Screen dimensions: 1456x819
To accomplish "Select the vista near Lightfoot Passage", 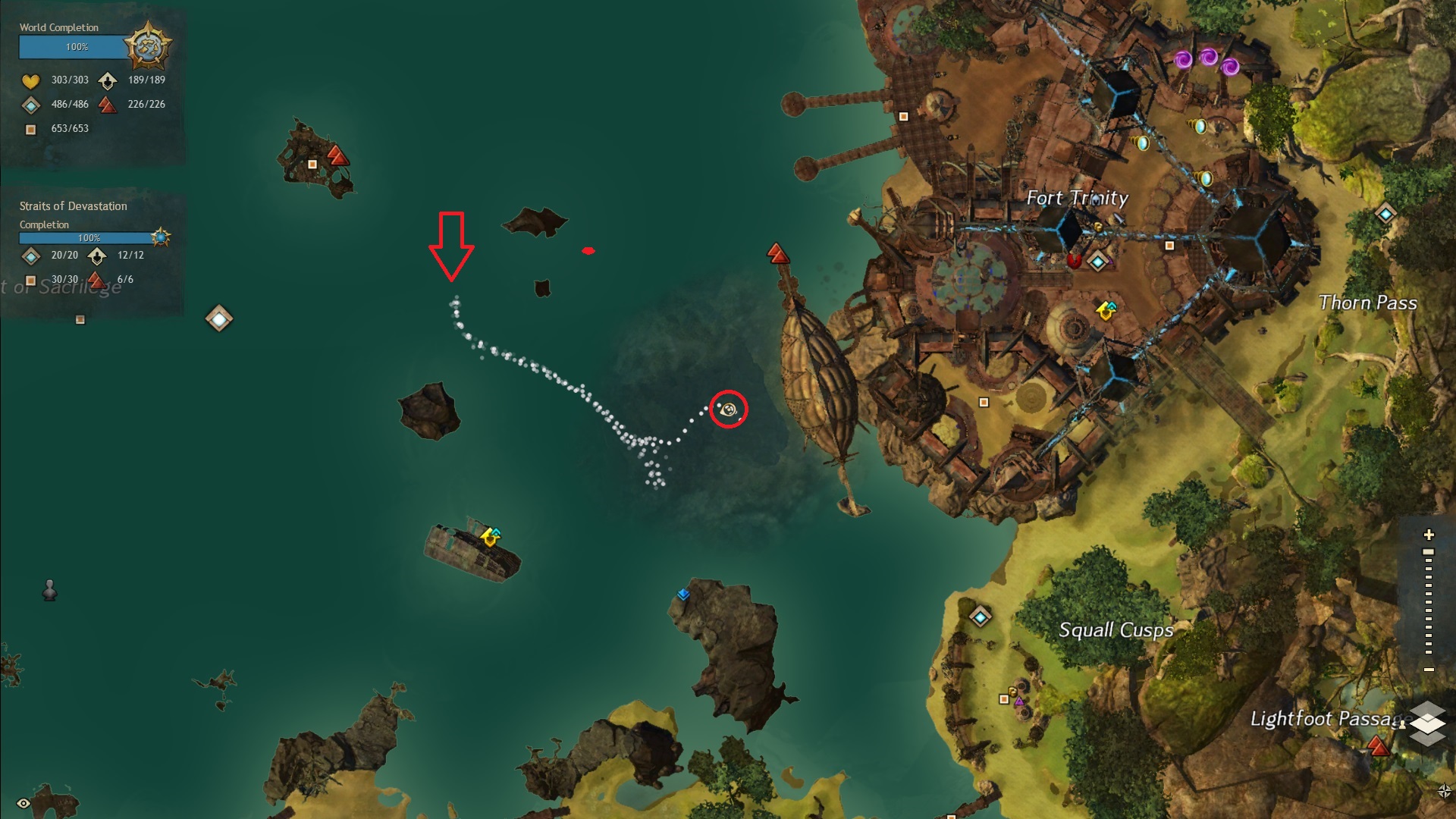I will coord(1378,748).
